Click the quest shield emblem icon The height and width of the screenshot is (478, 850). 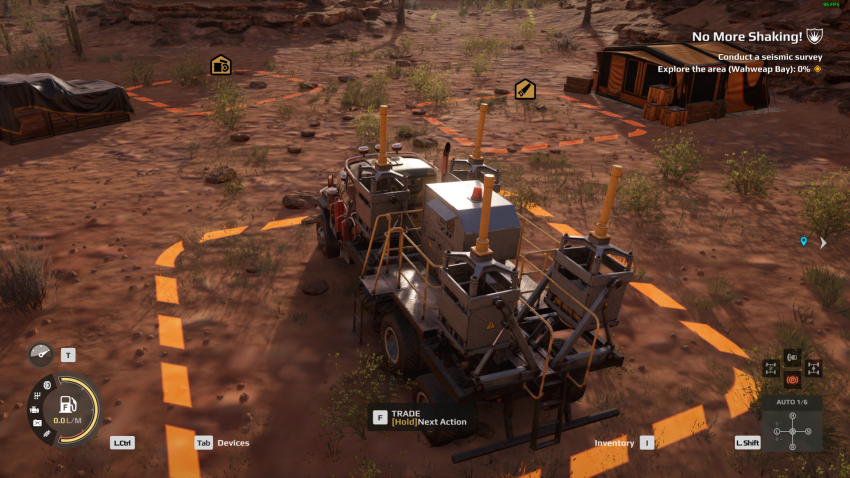click(815, 37)
